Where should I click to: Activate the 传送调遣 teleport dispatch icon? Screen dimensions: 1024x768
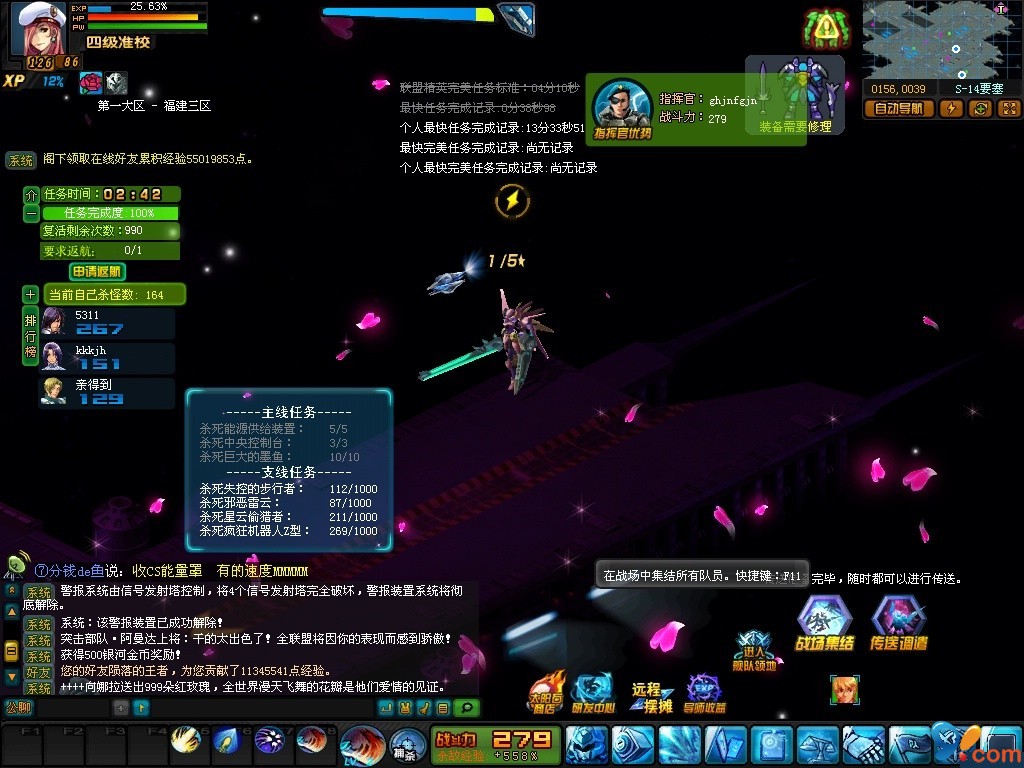tap(898, 624)
